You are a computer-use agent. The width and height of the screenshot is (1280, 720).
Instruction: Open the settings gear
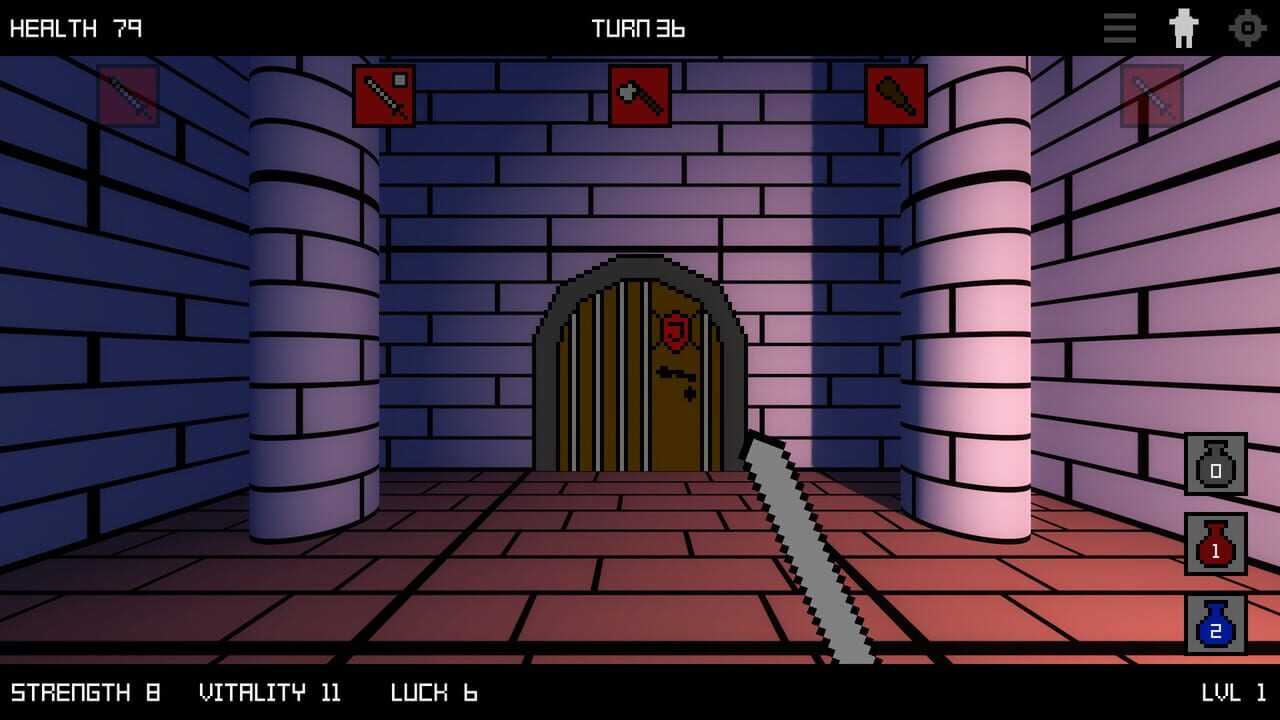coord(1248,28)
